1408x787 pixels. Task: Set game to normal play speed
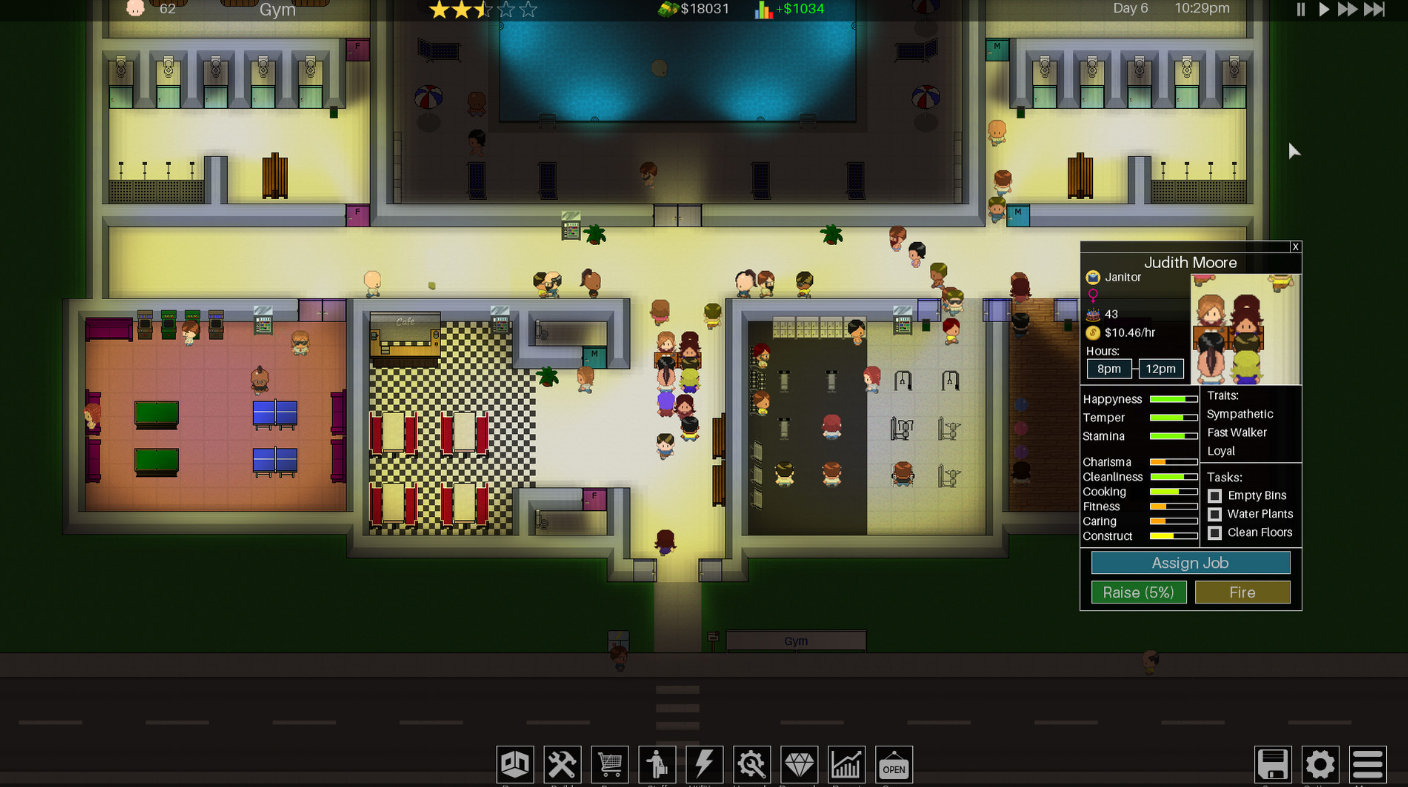1323,10
